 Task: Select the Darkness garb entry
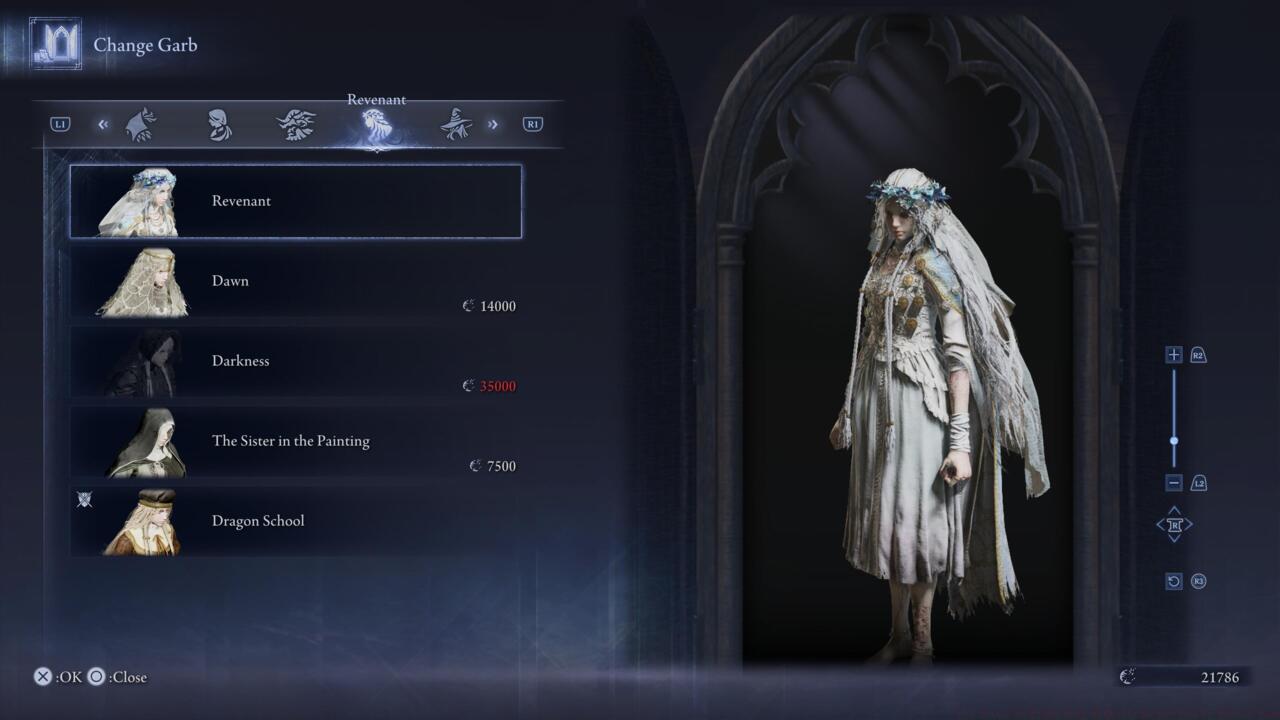click(295, 361)
